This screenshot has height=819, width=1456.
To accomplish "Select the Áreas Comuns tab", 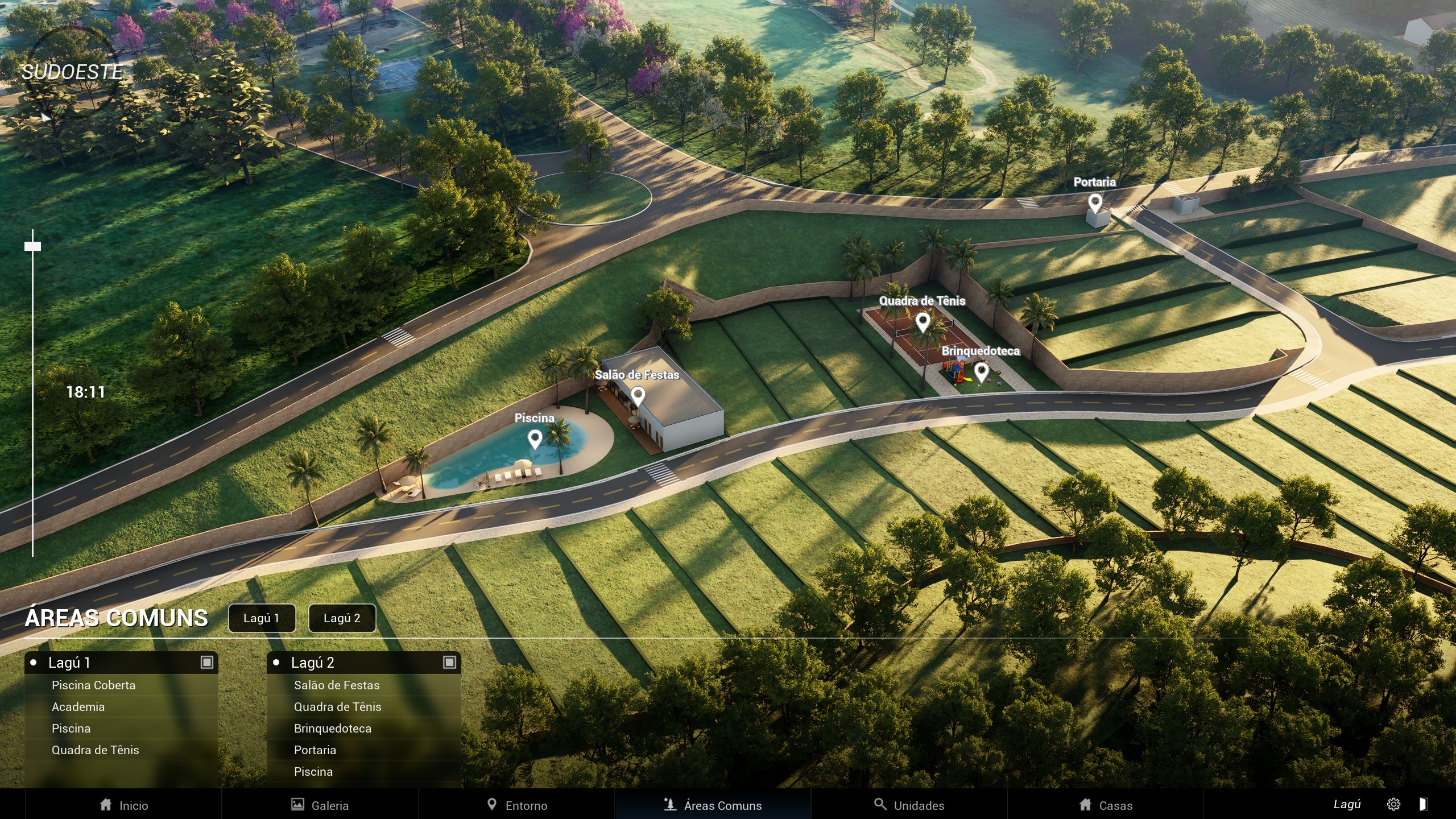I will [713, 805].
